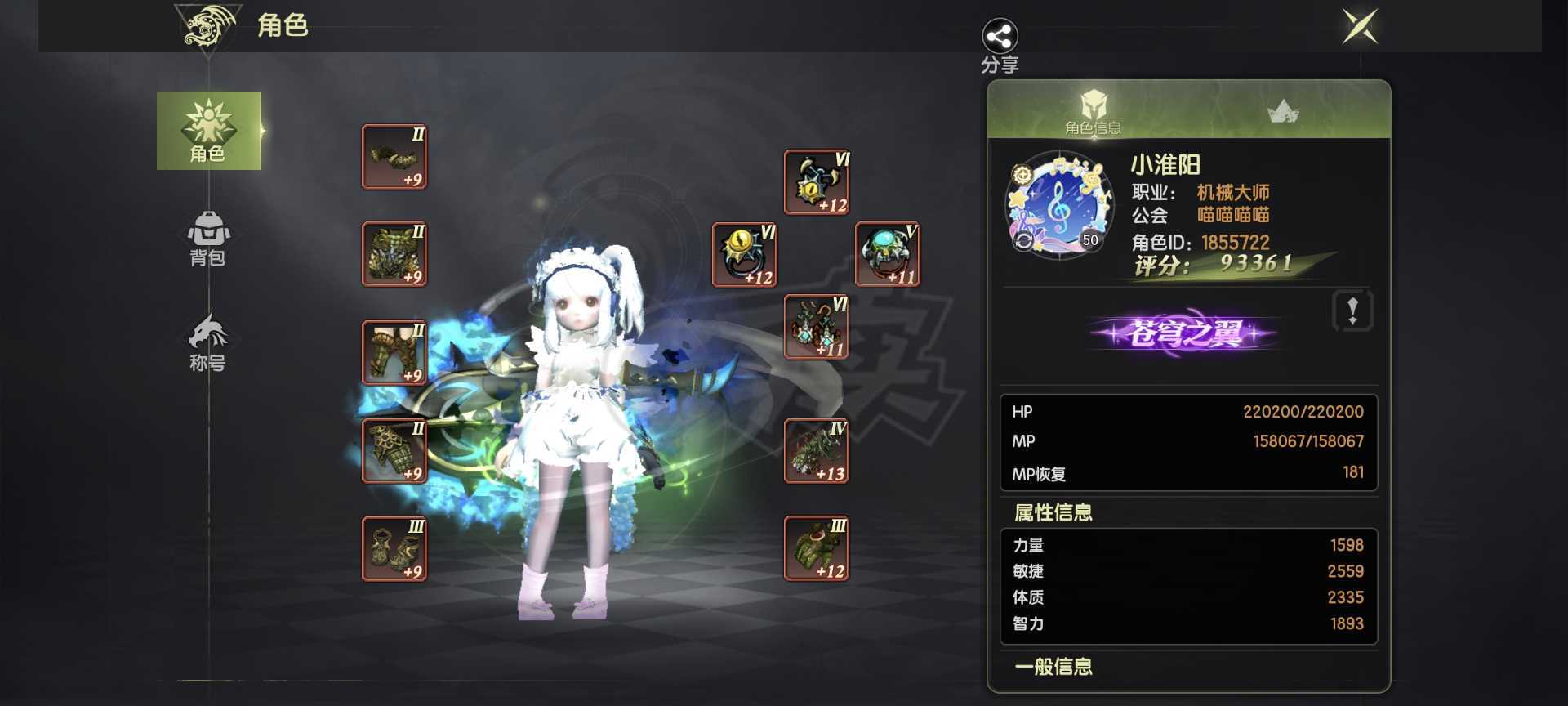The height and width of the screenshot is (706, 1568).
Task: Inspect the +9 chest armor slot
Action: click(x=394, y=254)
